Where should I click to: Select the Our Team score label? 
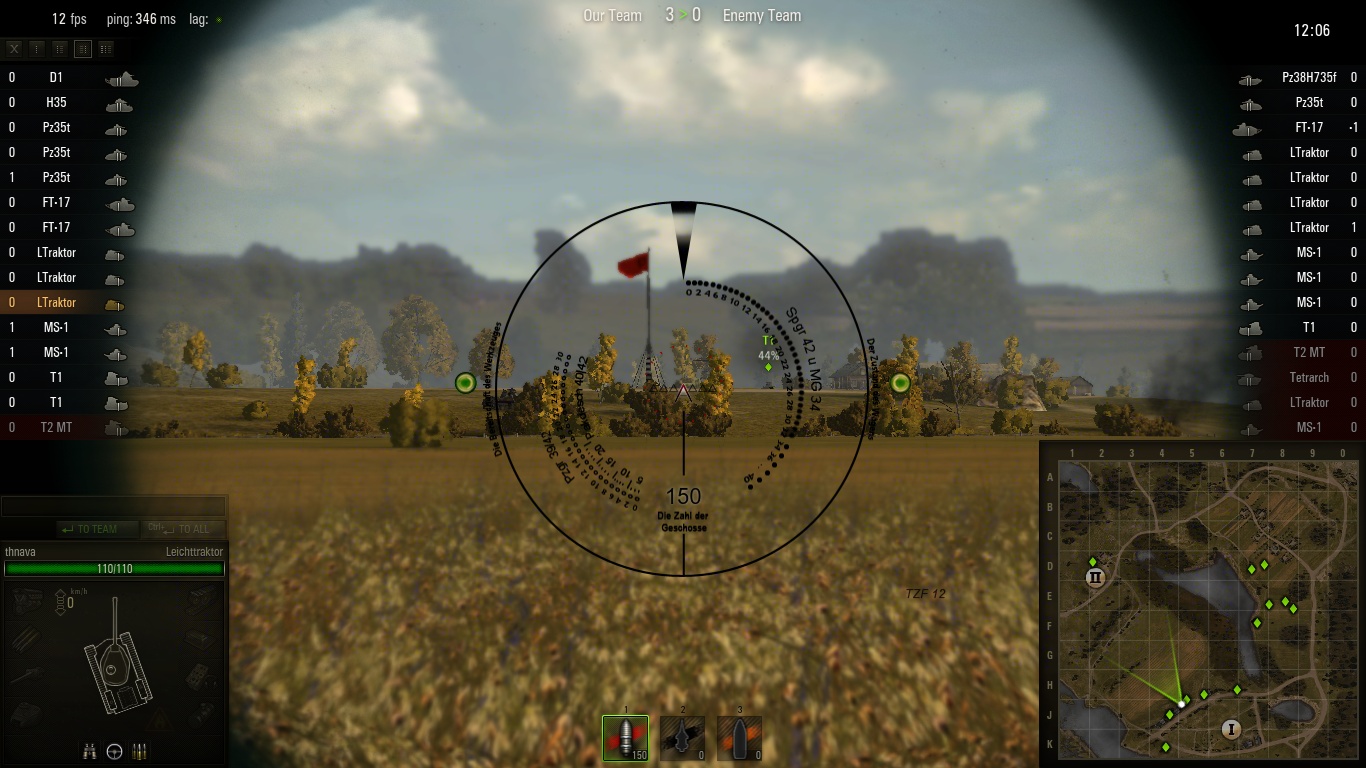611,15
